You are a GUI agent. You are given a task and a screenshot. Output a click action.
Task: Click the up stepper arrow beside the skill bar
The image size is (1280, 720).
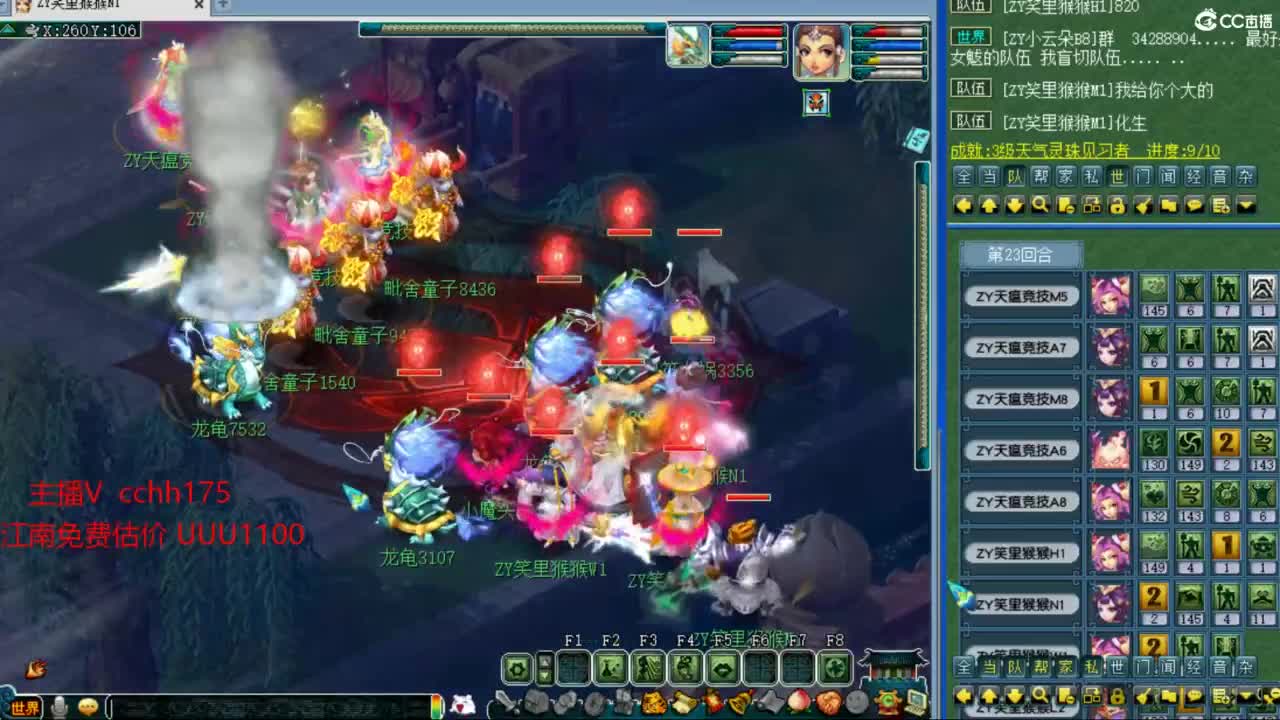click(545, 660)
